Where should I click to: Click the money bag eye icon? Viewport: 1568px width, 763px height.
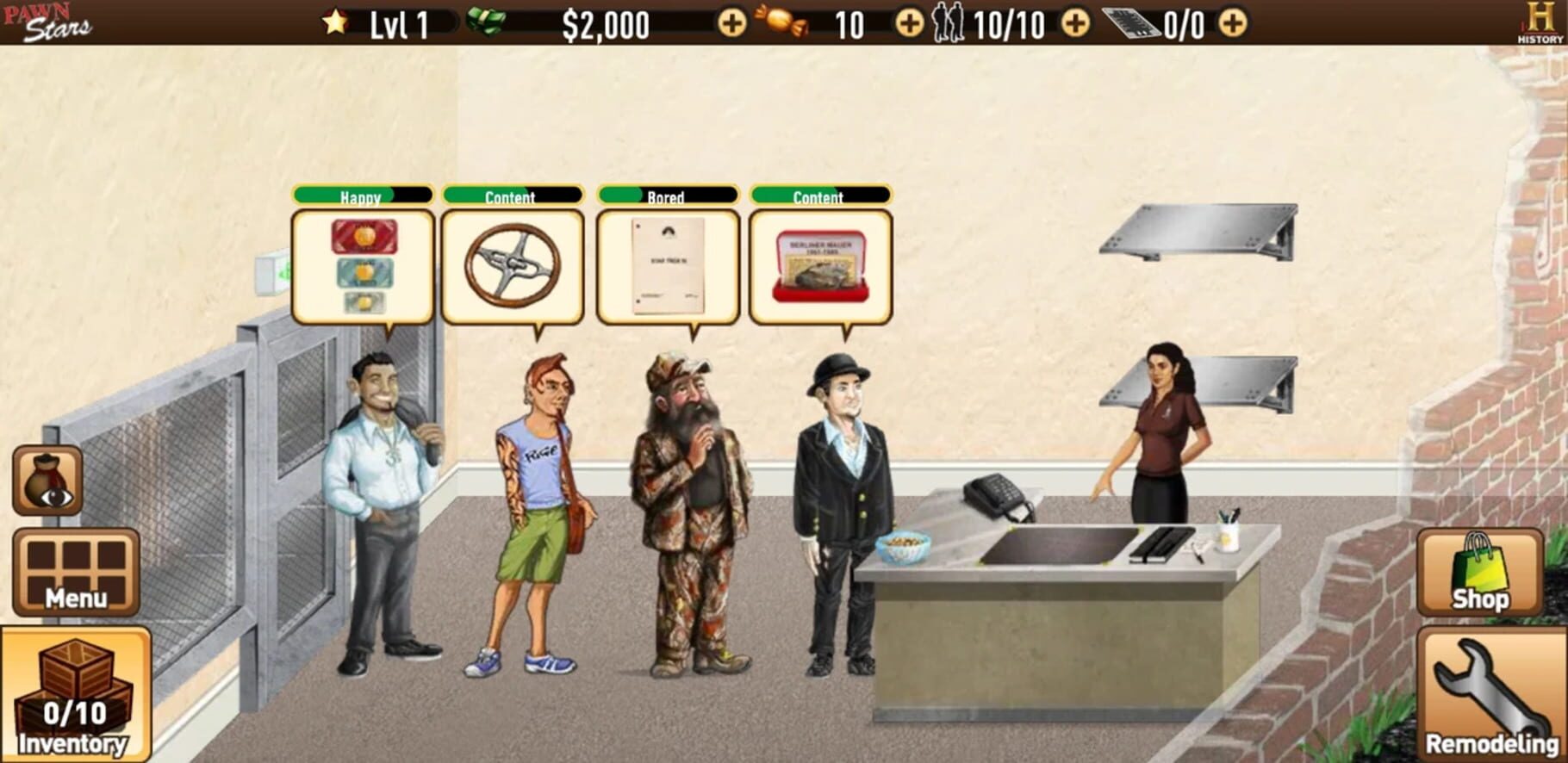[x=47, y=481]
